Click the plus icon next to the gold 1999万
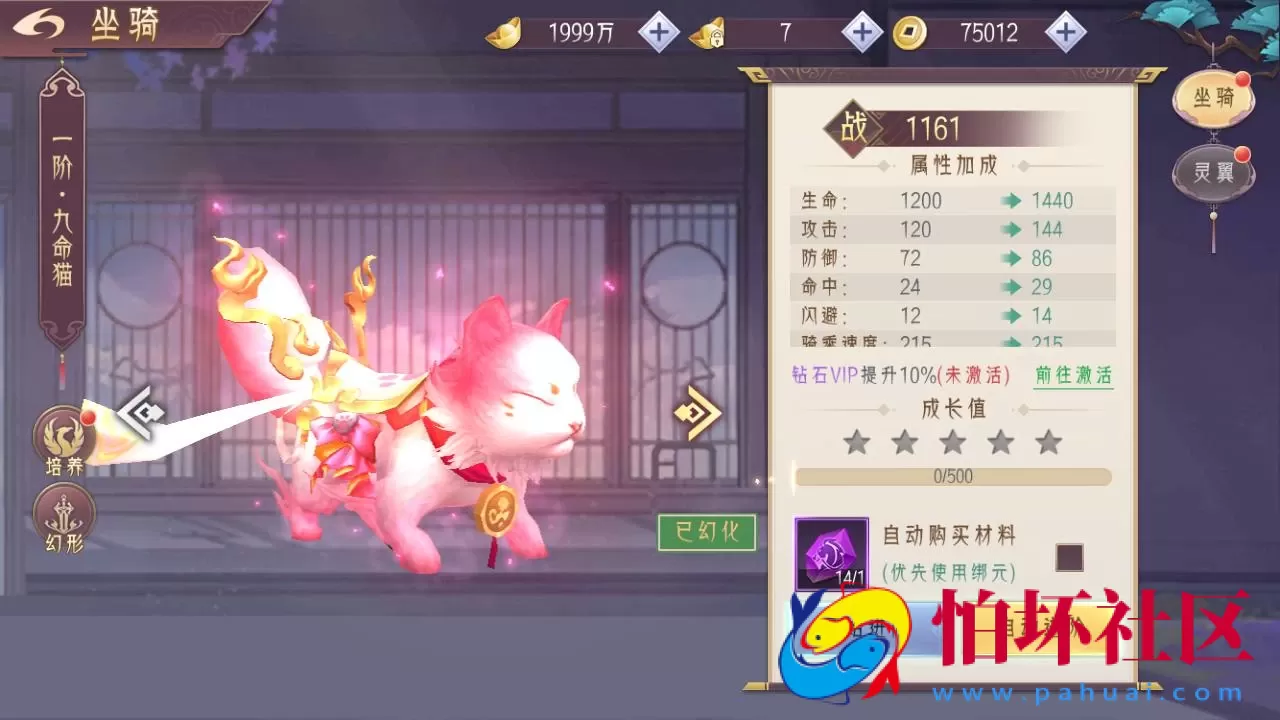This screenshot has height=720, width=1280. [x=657, y=32]
